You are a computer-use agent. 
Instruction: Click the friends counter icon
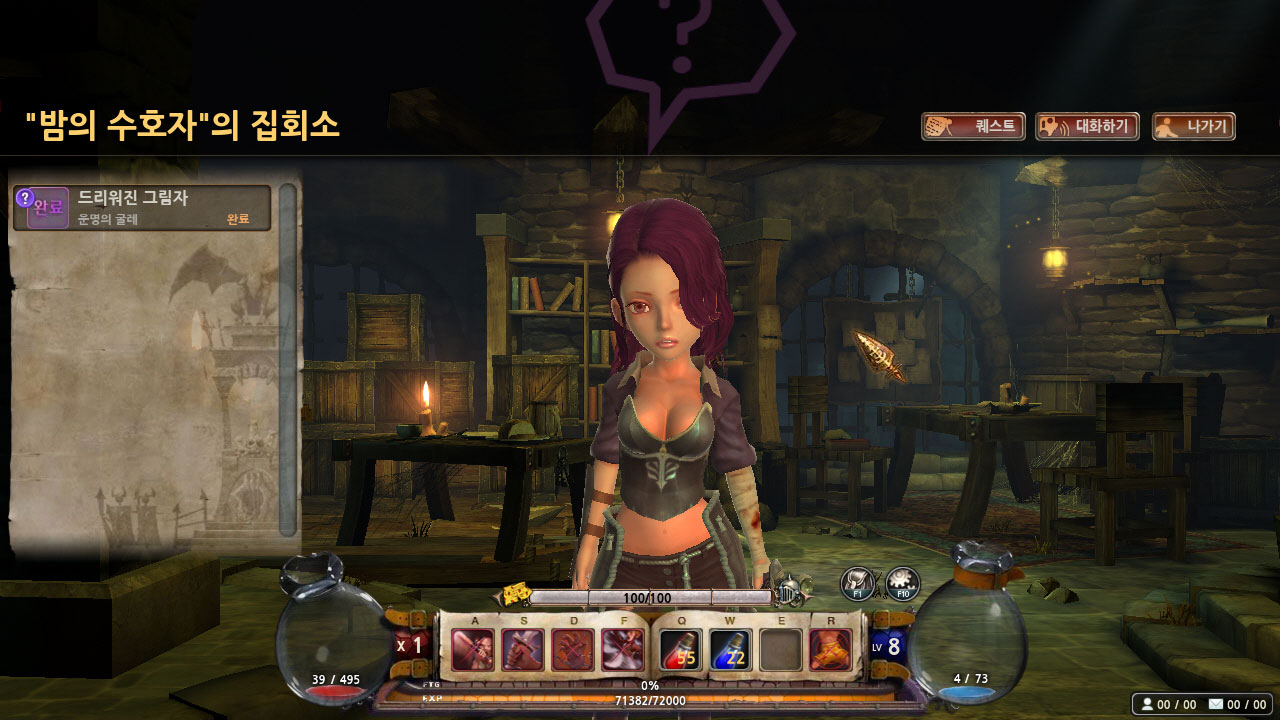(1146, 704)
